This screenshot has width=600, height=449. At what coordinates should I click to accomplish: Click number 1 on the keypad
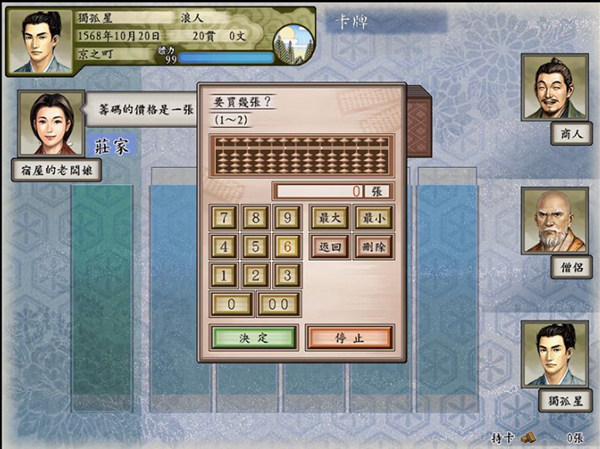pos(226,275)
